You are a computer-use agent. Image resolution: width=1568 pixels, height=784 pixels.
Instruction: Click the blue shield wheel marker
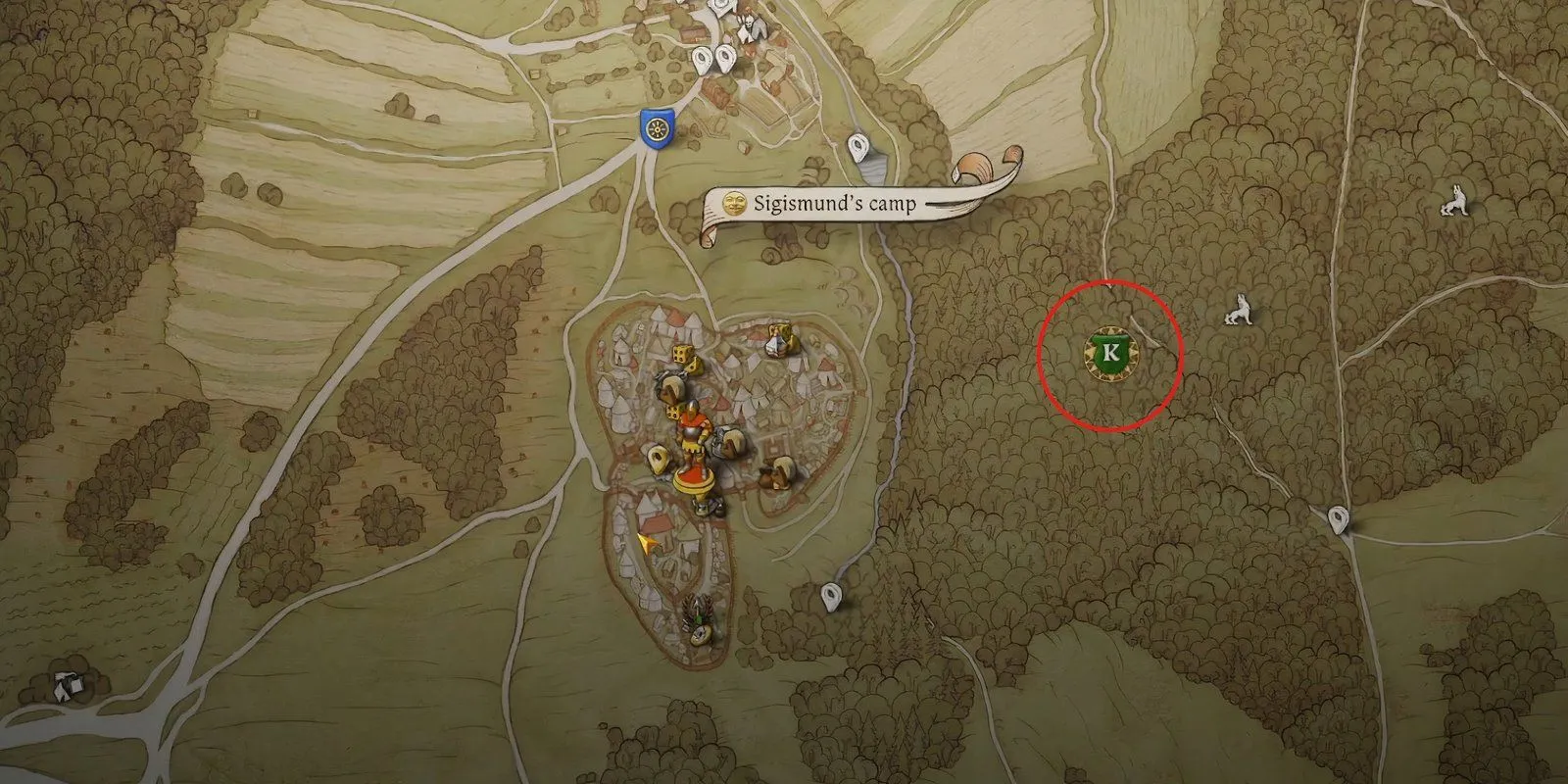click(654, 128)
